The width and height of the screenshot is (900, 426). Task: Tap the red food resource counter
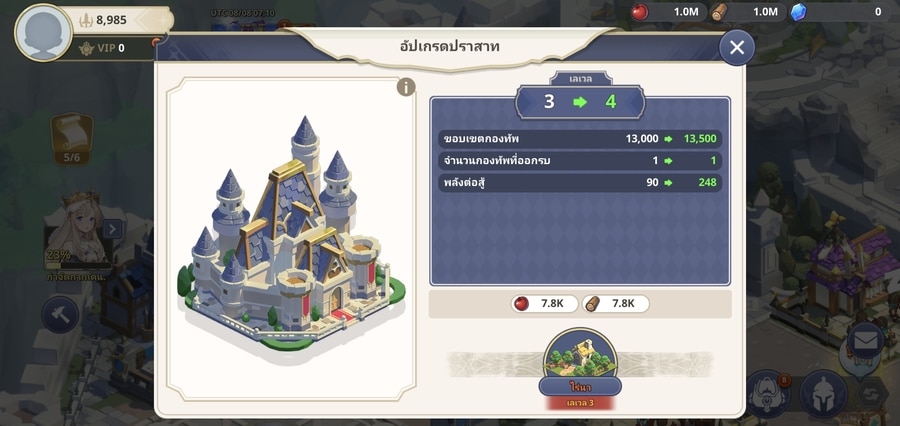(x=668, y=12)
